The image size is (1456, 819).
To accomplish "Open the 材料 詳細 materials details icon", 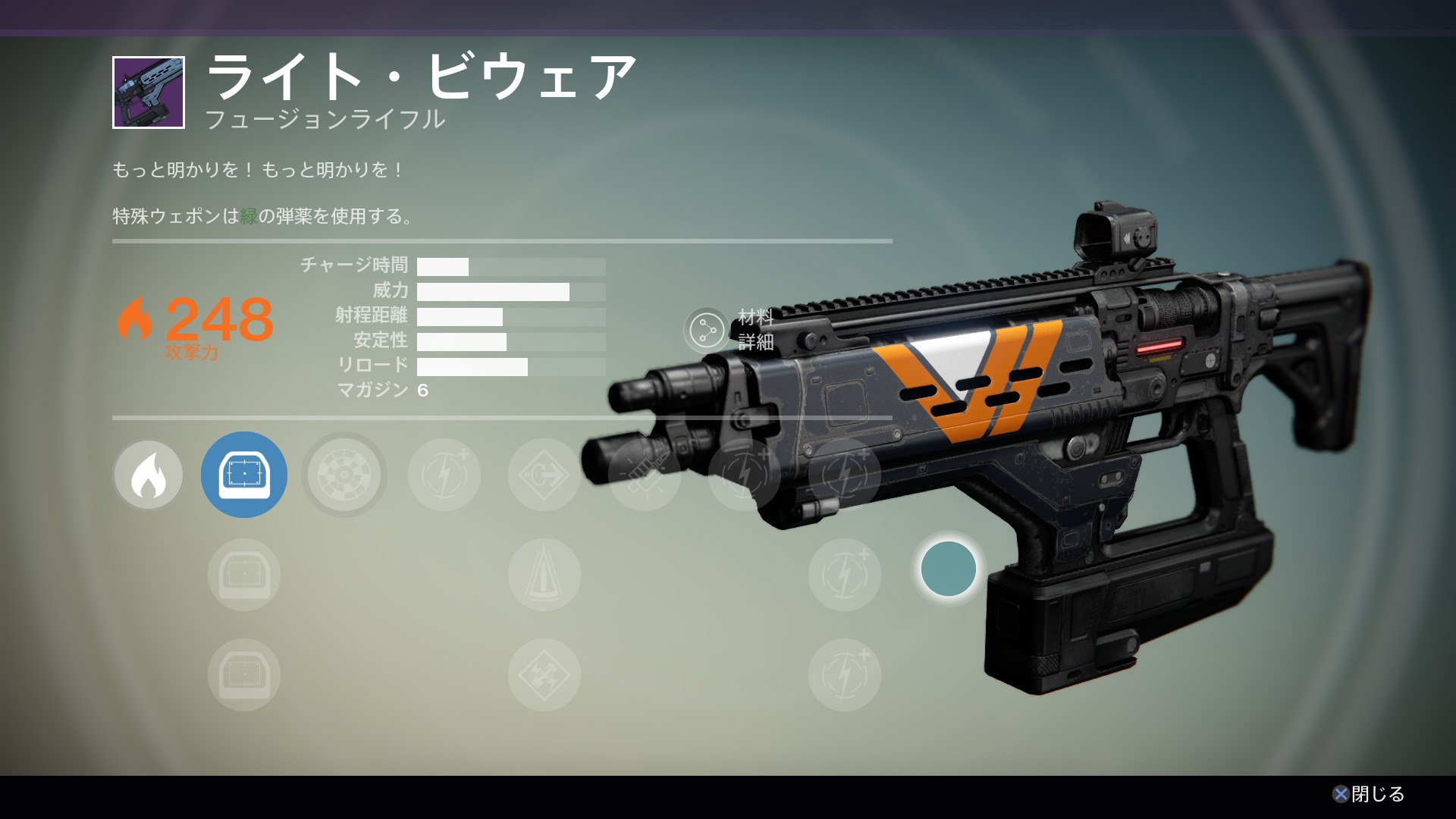I will point(707,331).
